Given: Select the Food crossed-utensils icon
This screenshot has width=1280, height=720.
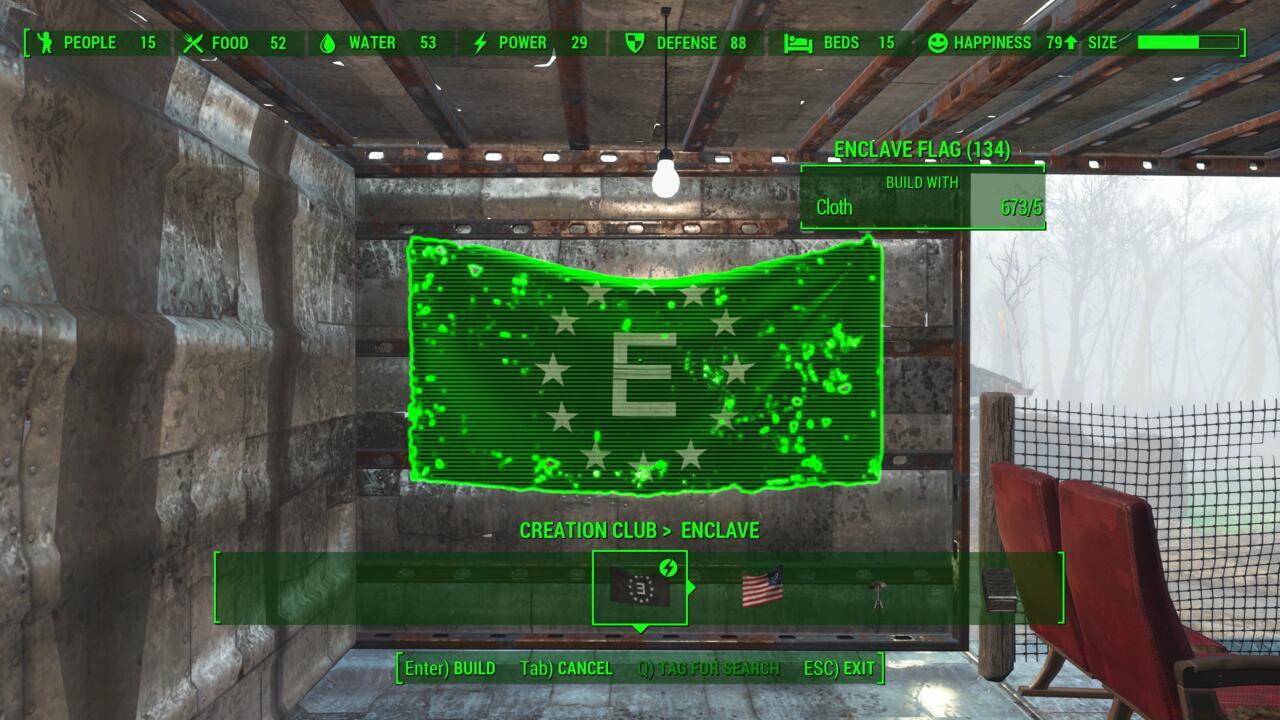Looking at the screenshot, I should pyautogui.click(x=191, y=43).
